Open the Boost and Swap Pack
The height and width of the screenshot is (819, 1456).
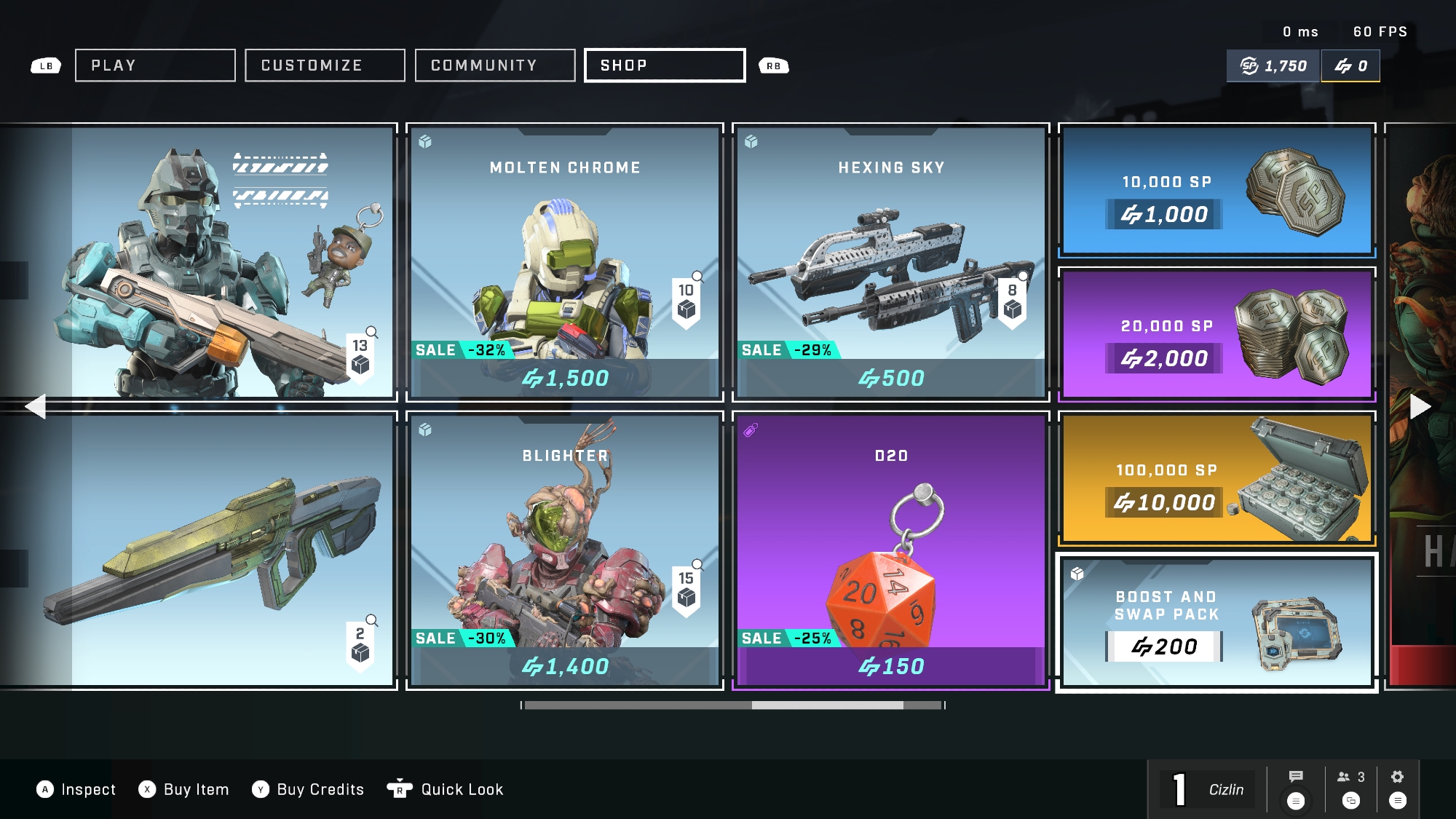point(1216,622)
